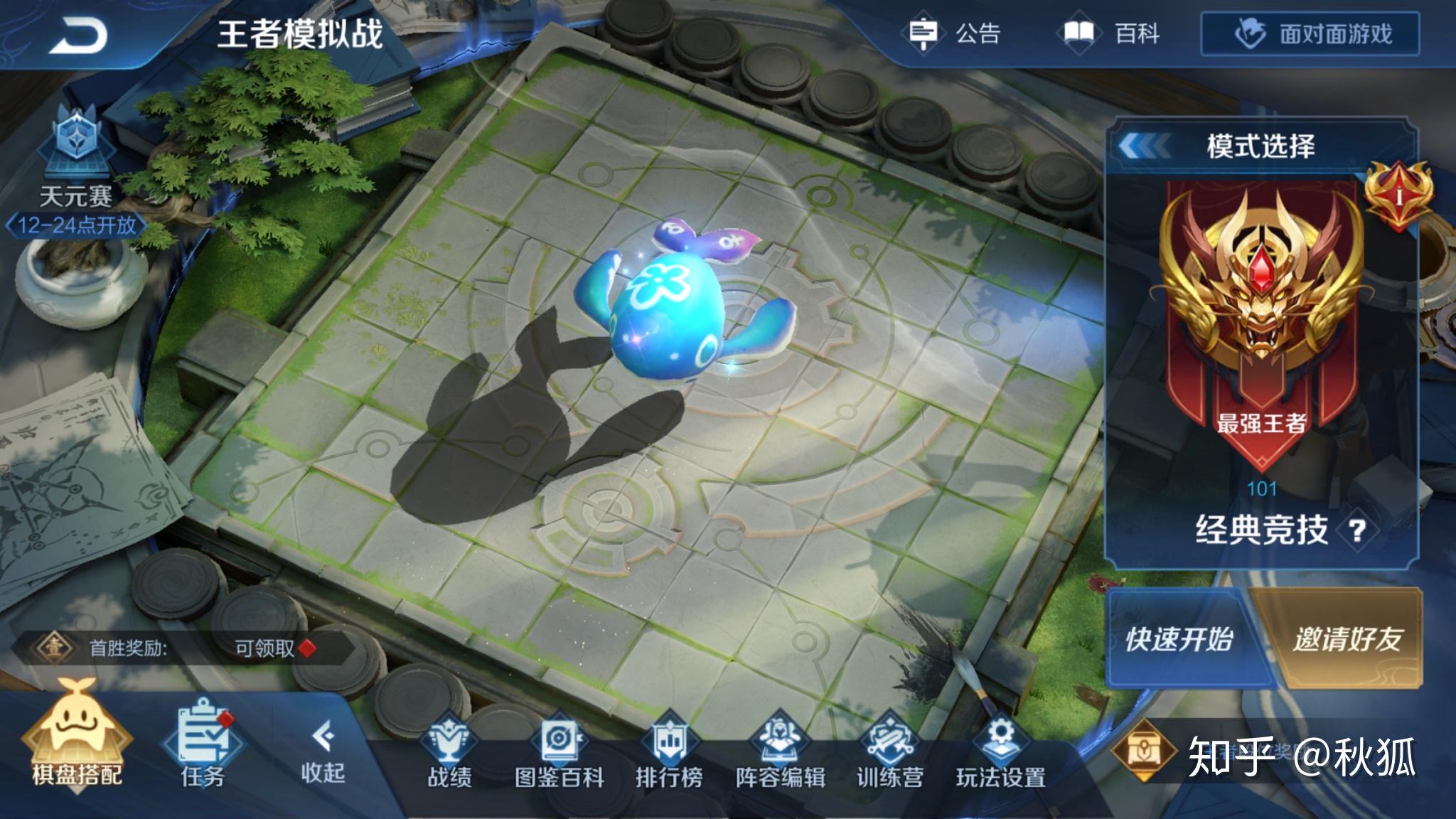Screen dimensions: 1456x819
Task: Open the 任务 missions list
Action: (x=203, y=746)
